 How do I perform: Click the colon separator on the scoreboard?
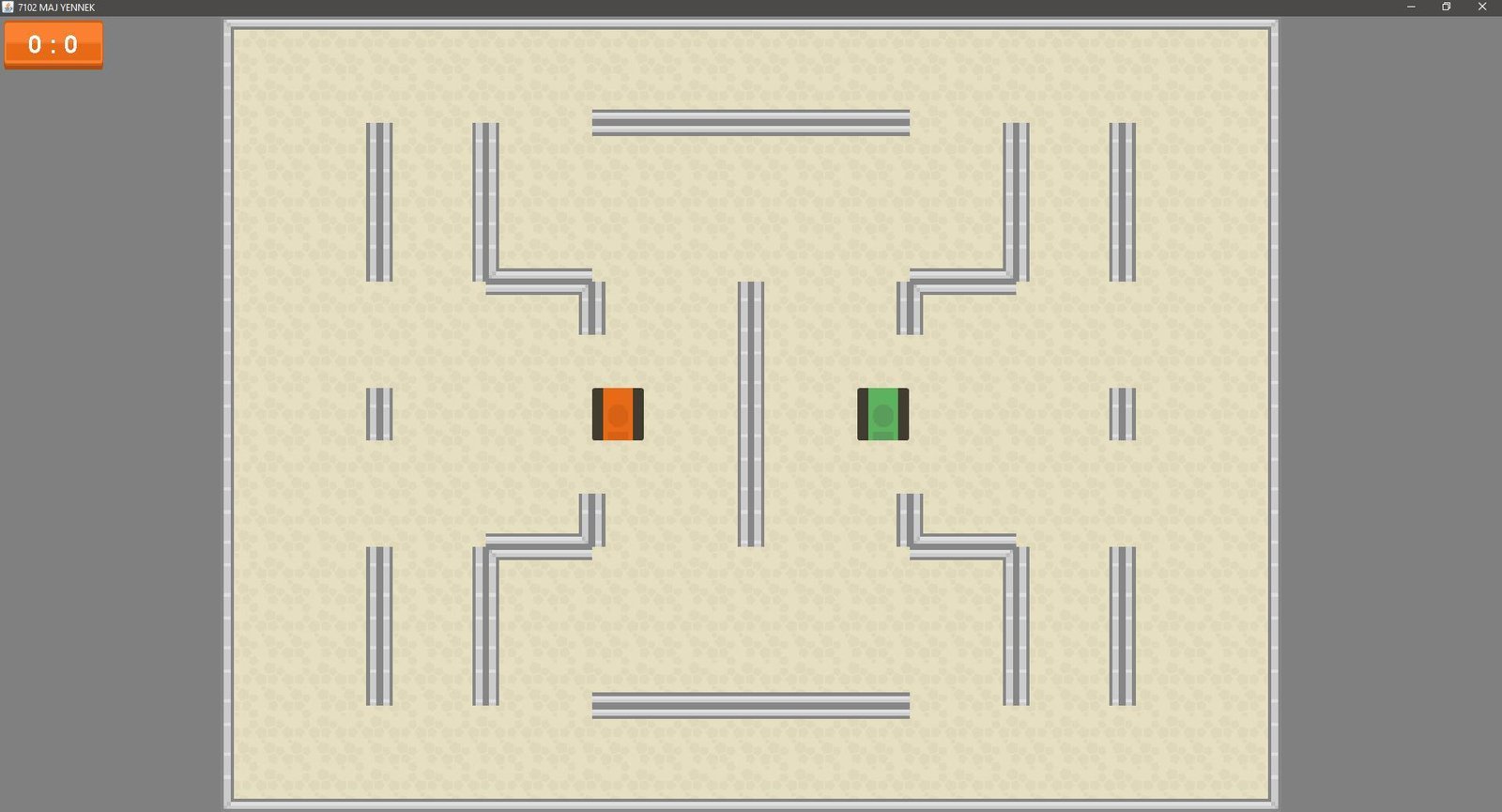coord(54,44)
